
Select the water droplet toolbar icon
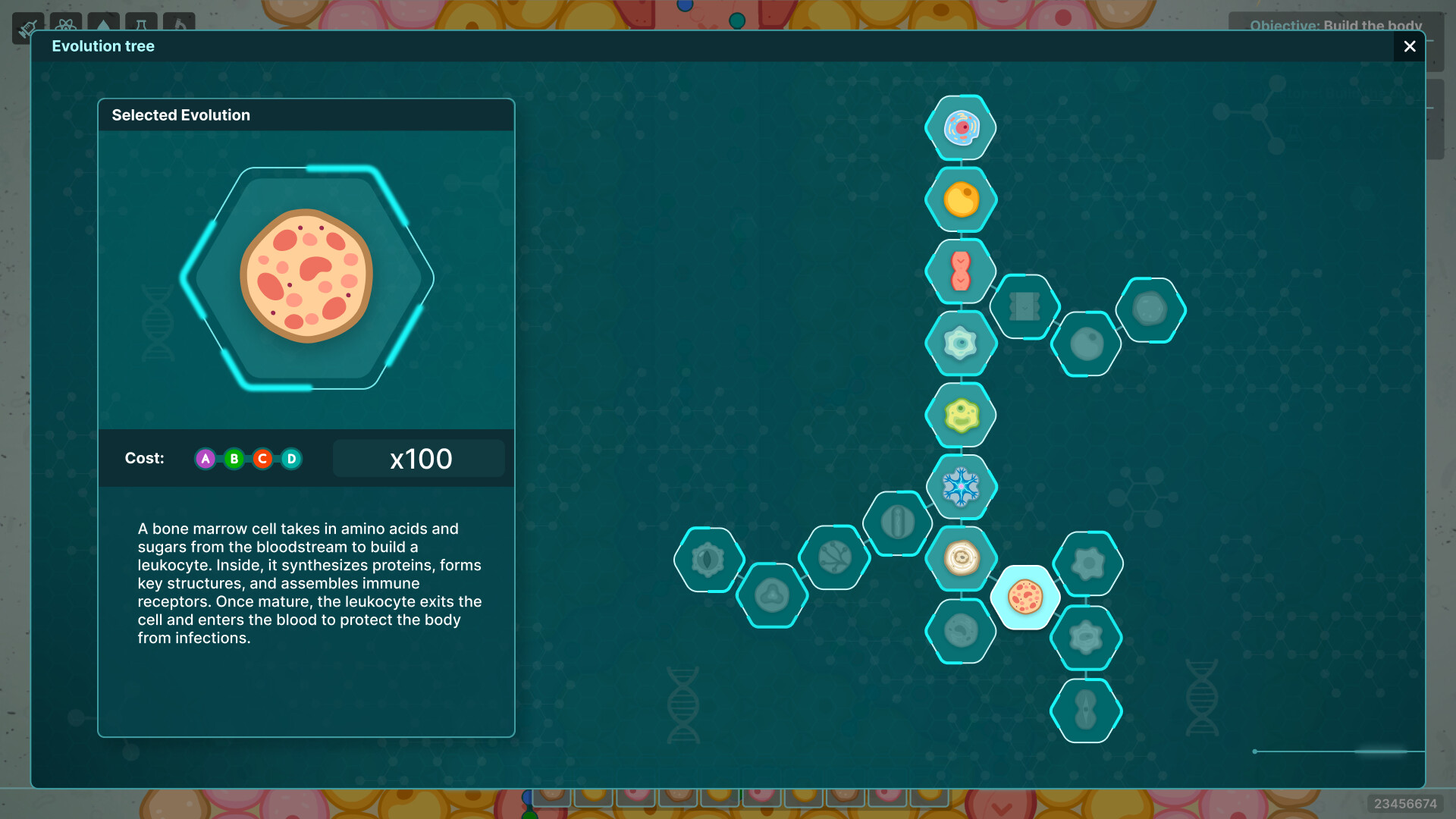(x=103, y=24)
